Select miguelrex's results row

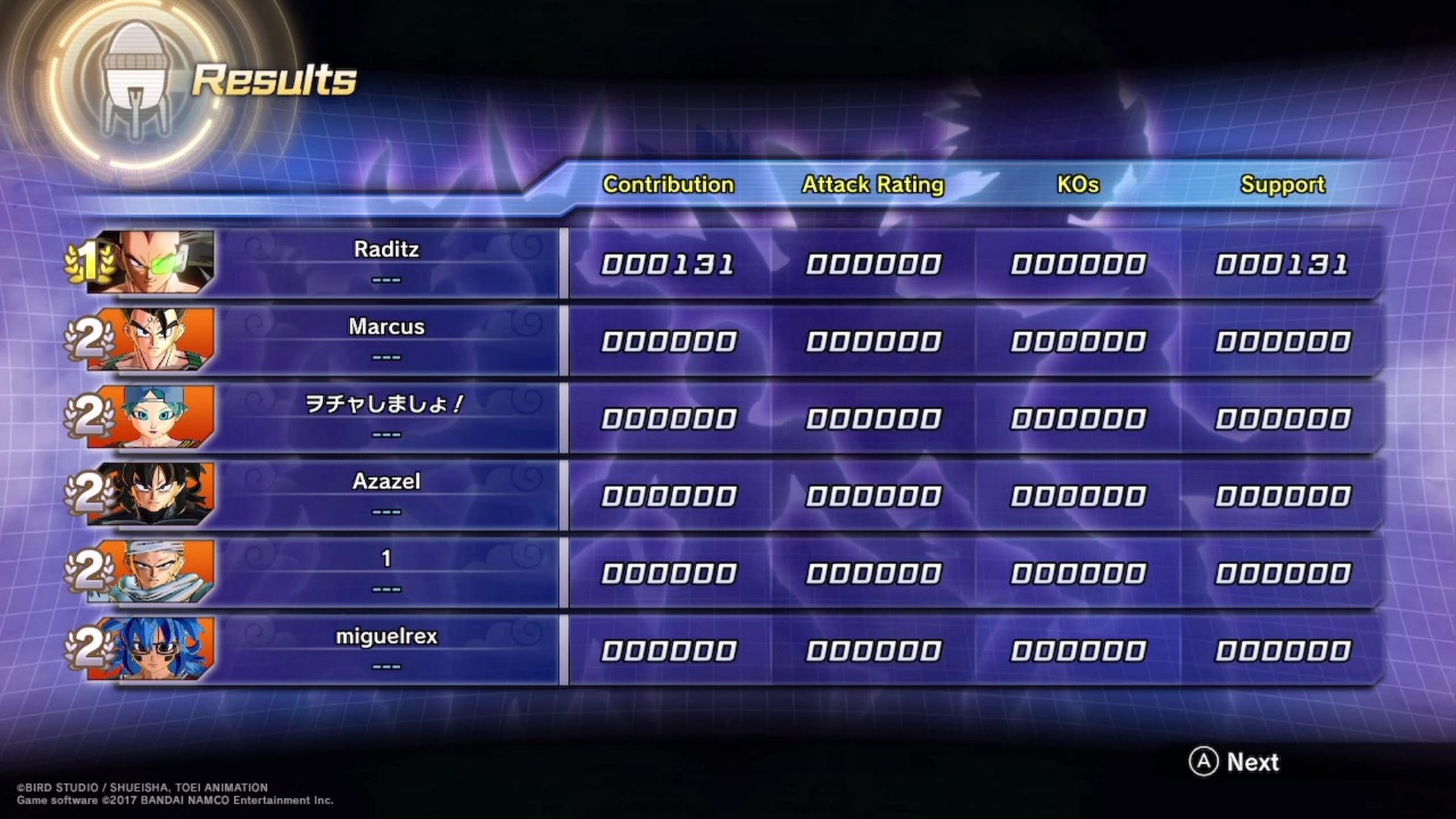(387, 649)
